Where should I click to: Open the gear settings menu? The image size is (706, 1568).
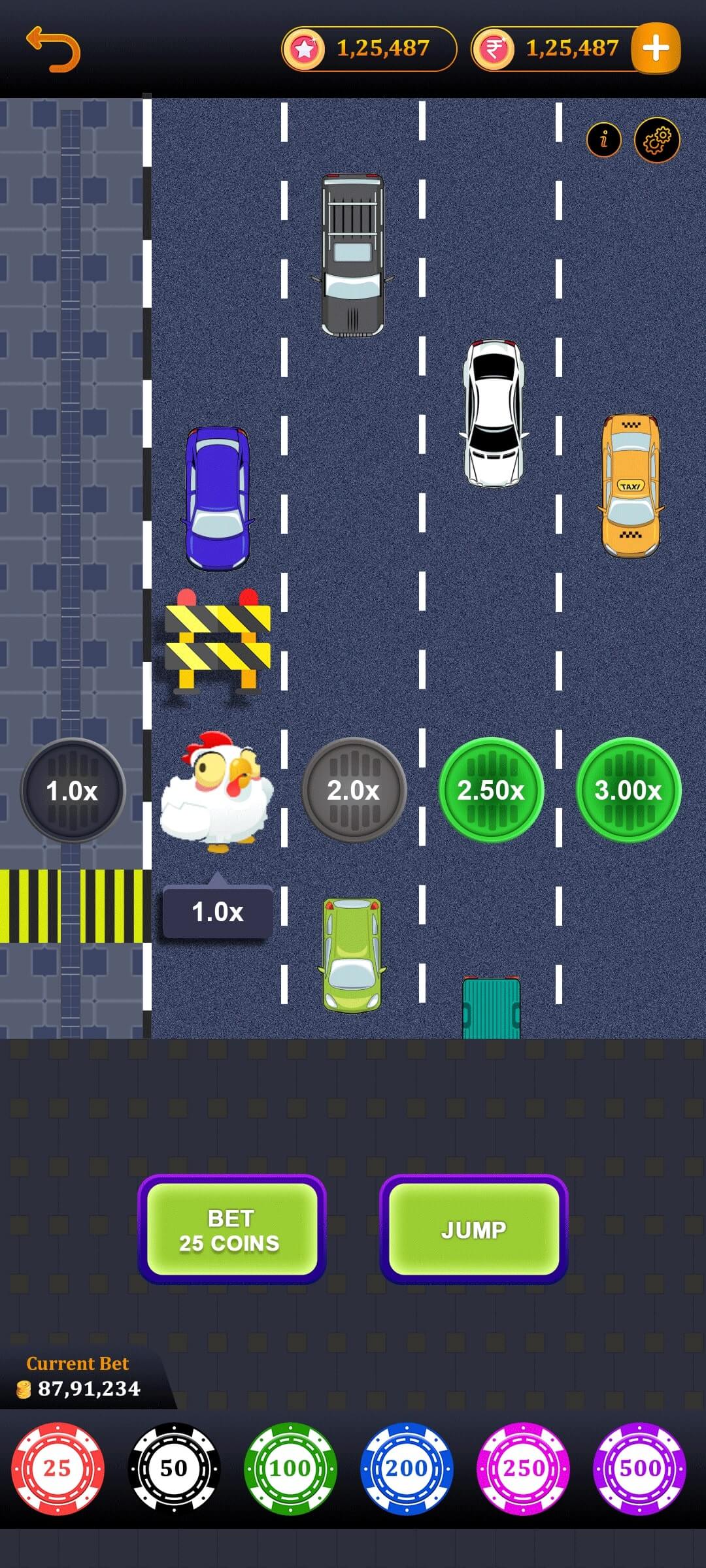pos(657,140)
